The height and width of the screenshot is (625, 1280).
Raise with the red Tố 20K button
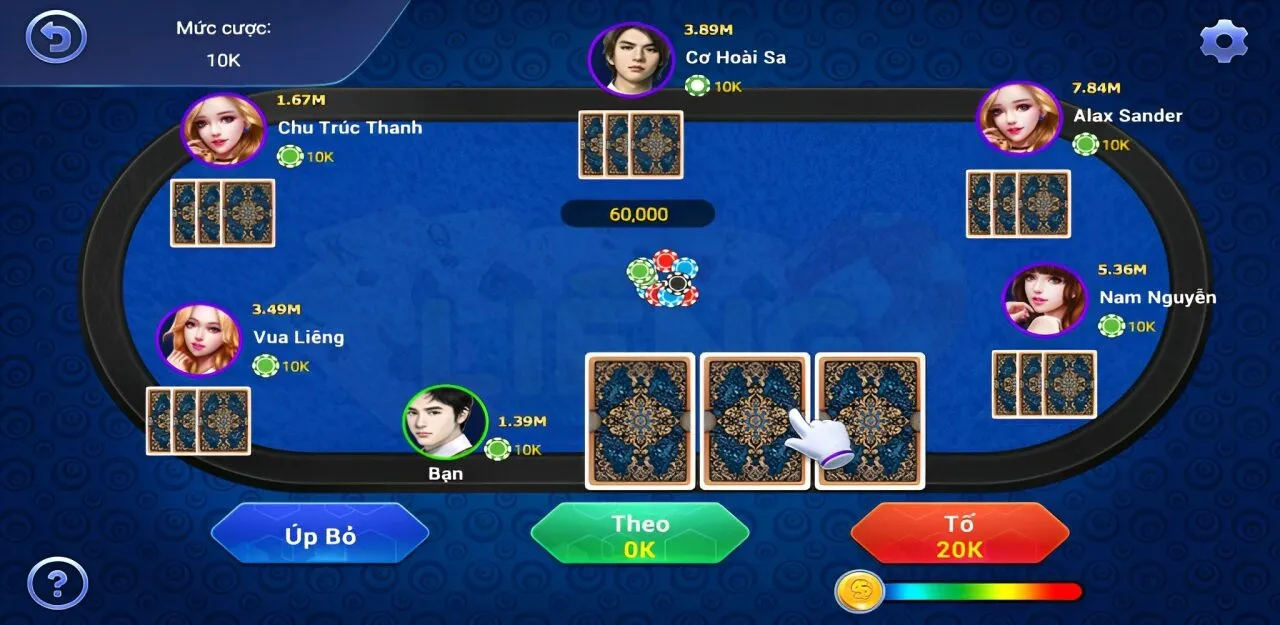(x=960, y=535)
